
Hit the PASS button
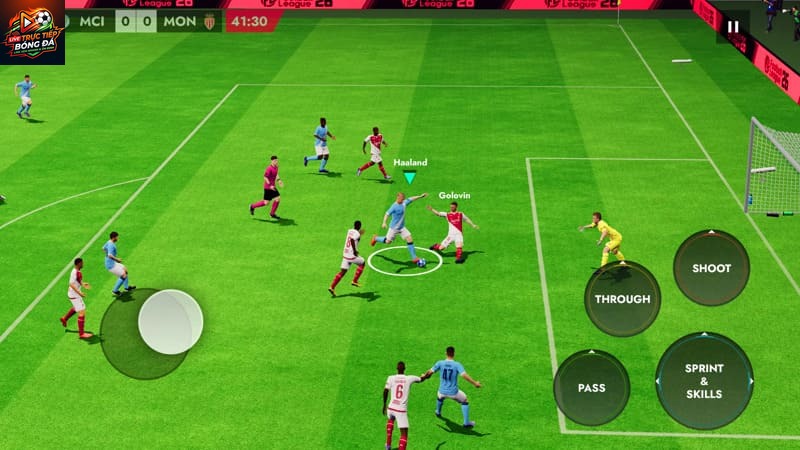click(591, 387)
